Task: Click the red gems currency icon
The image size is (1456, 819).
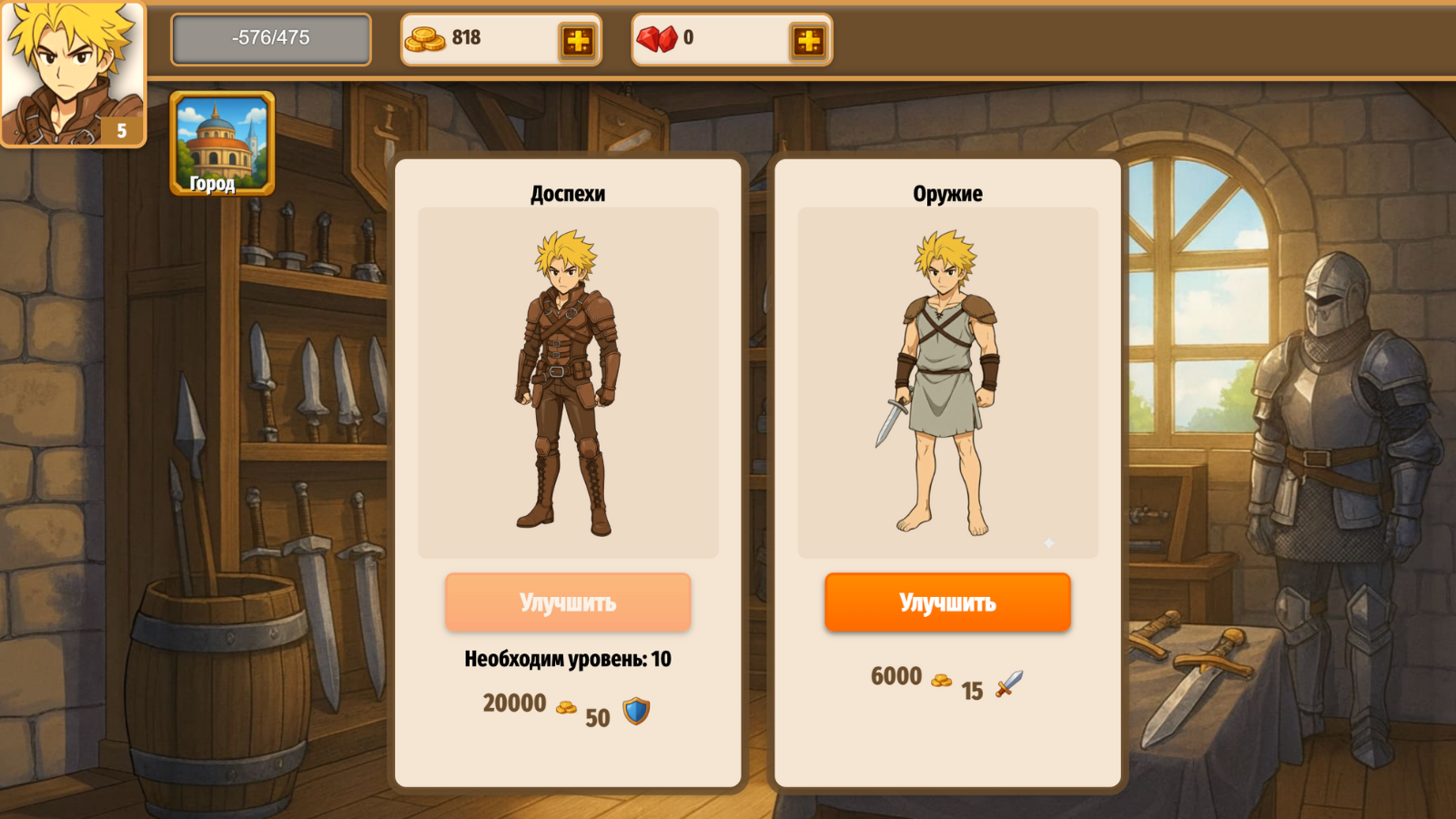Action: [x=662, y=38]
